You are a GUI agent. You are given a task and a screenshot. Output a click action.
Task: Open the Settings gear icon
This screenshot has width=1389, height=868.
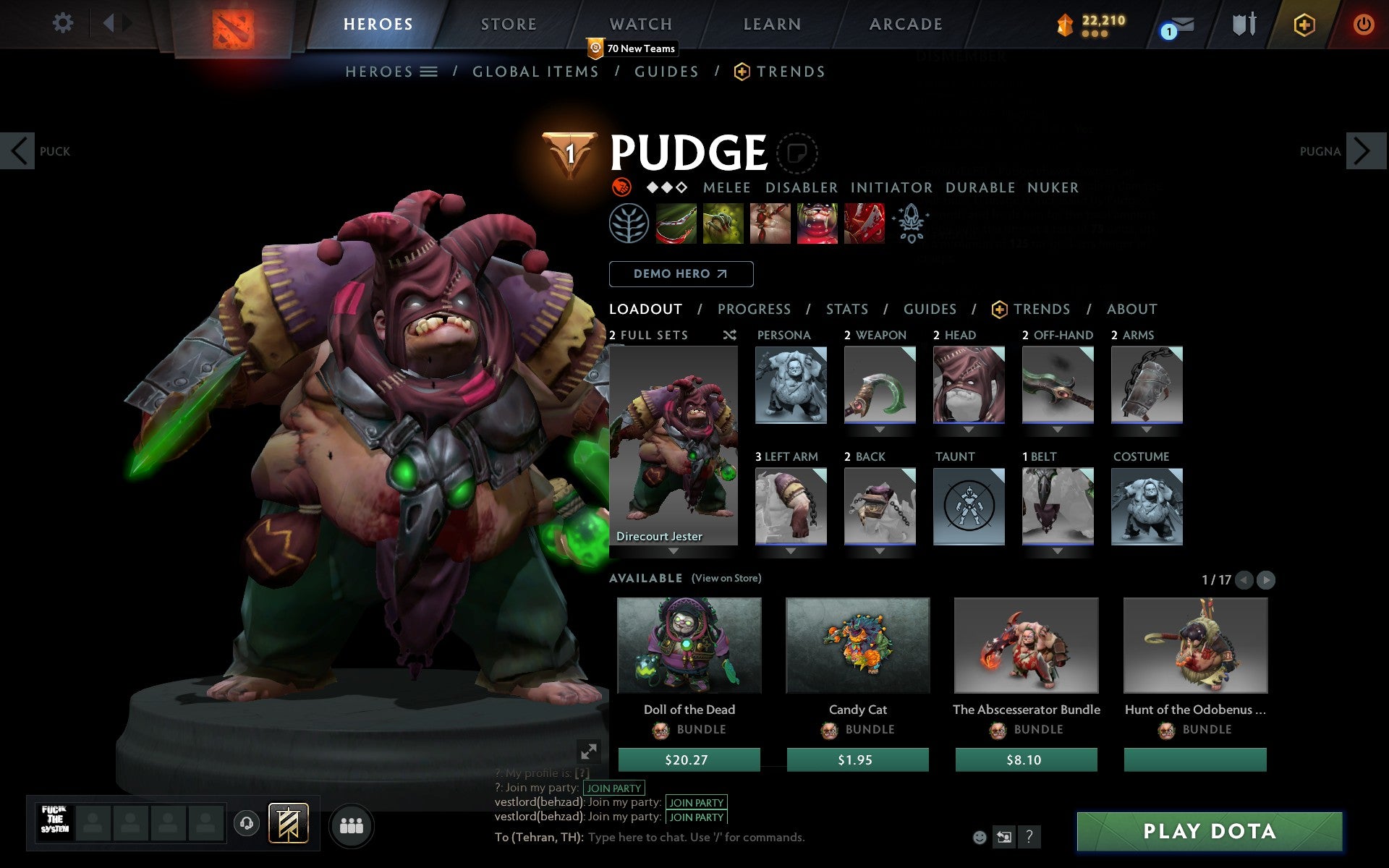[x=64, y=23]
